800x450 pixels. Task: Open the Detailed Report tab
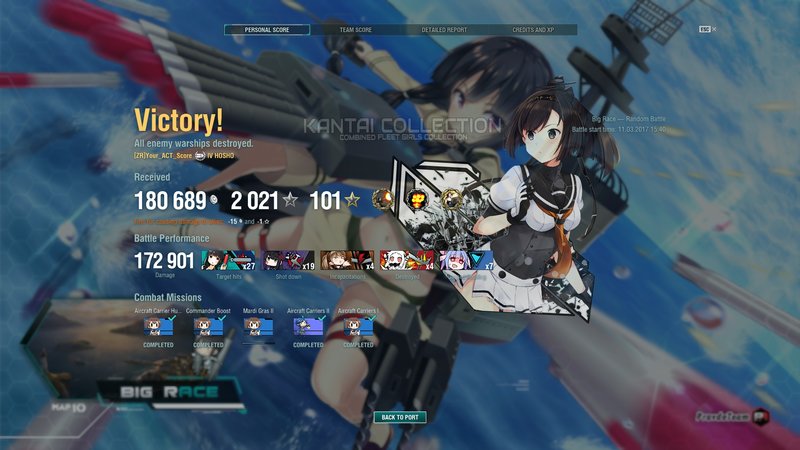[442, 30]
